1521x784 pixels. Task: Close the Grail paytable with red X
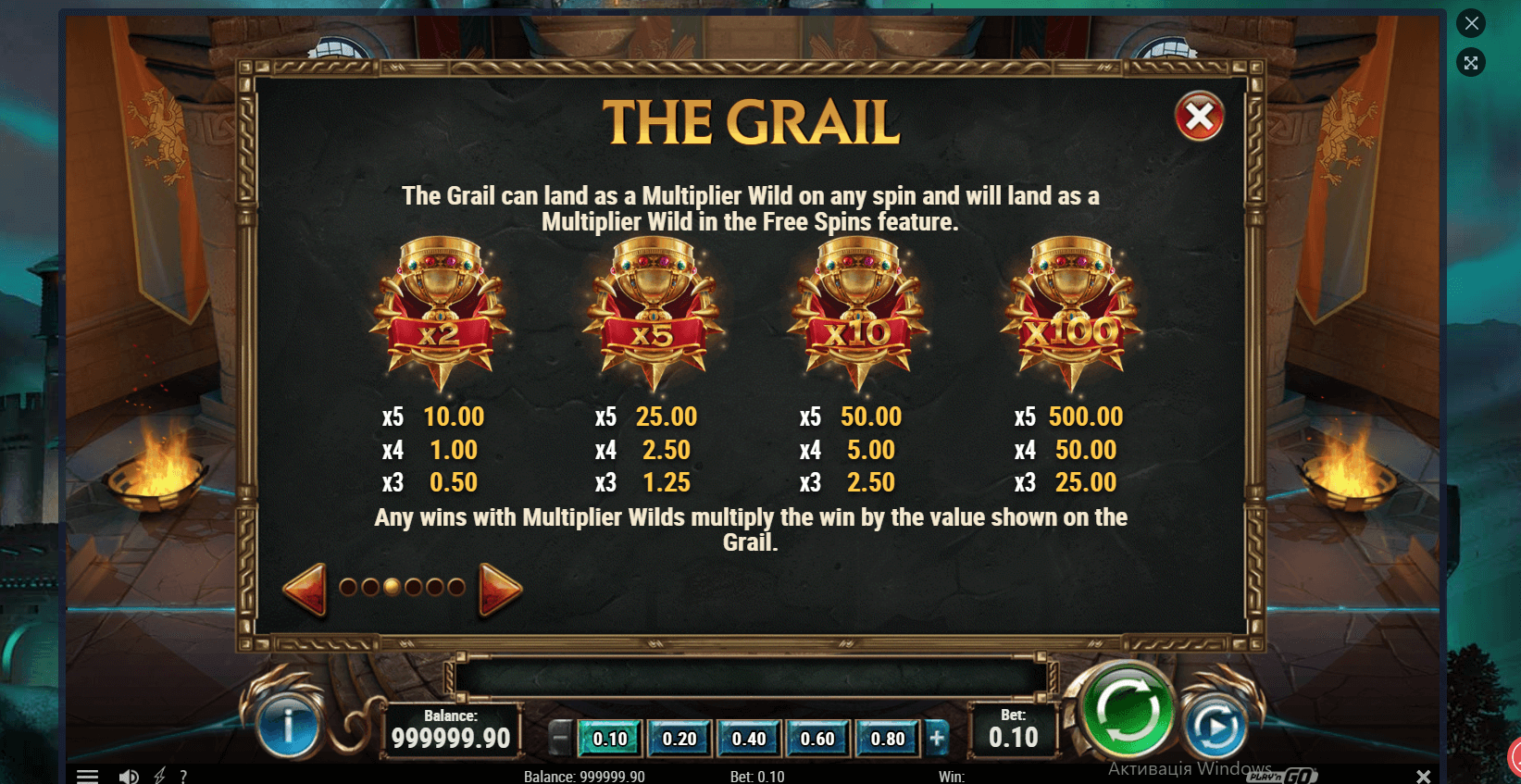point(1199,117)
